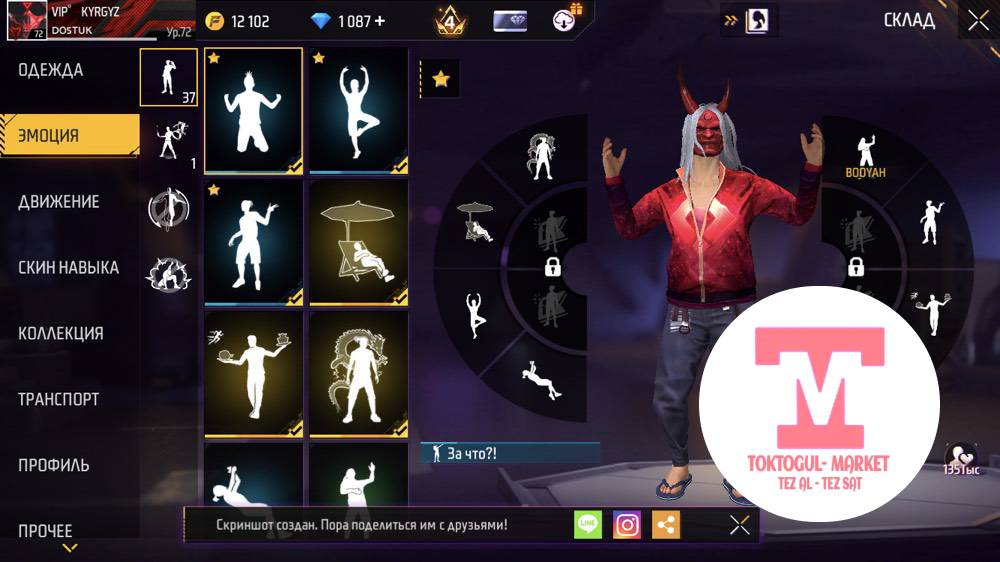Switch to ТРАНСПОРТ category

pos(58,399)
